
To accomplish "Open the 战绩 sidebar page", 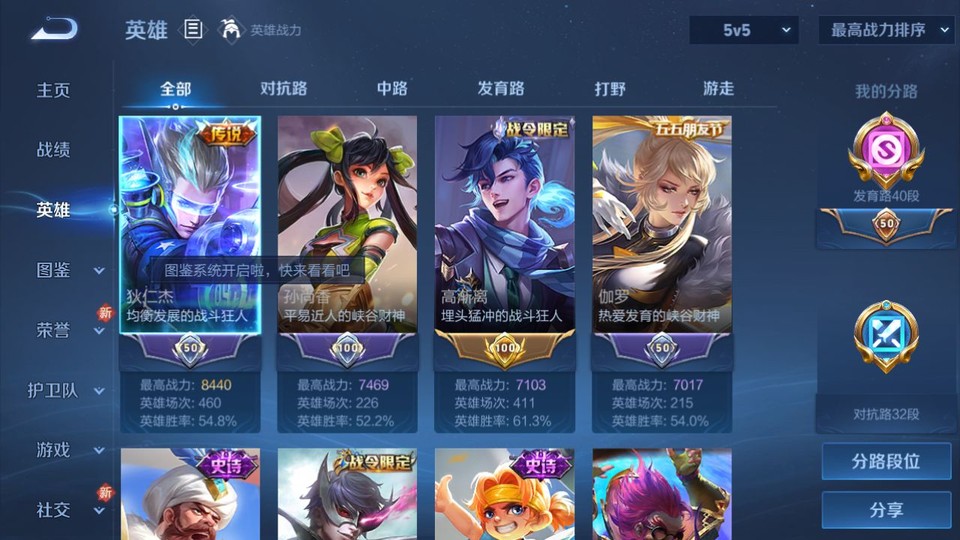I will [54, 150].
